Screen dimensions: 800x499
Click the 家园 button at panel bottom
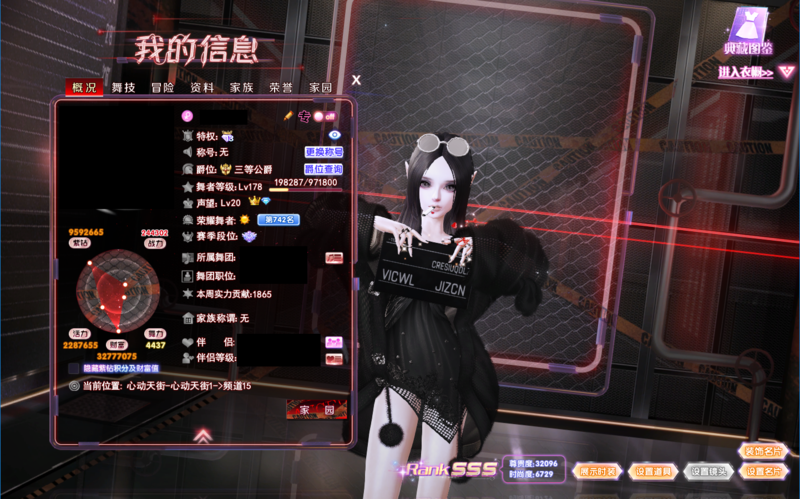(316, 410)
